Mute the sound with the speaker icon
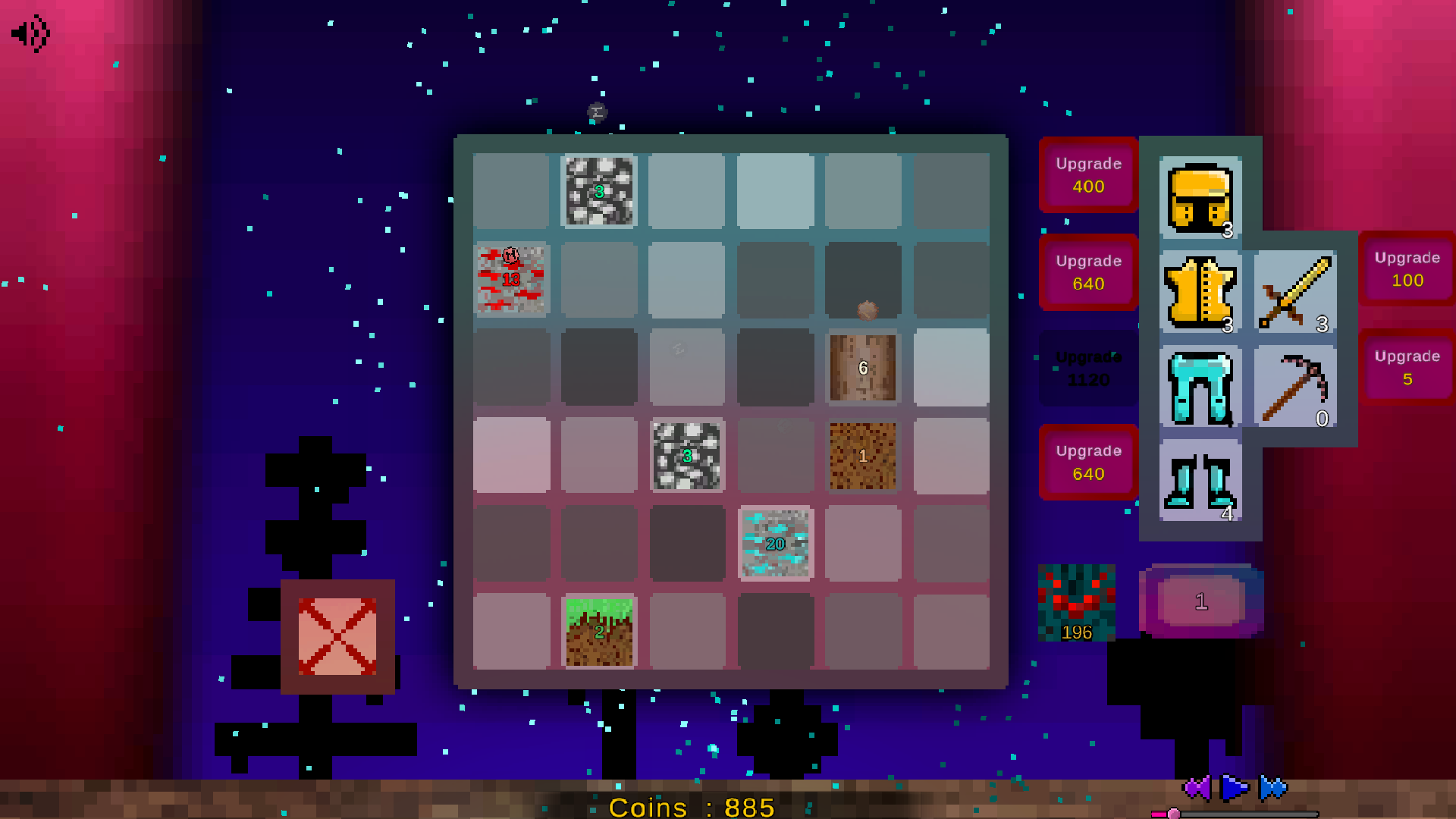This screenshot has width=1456, height=819. click(29, 32)
